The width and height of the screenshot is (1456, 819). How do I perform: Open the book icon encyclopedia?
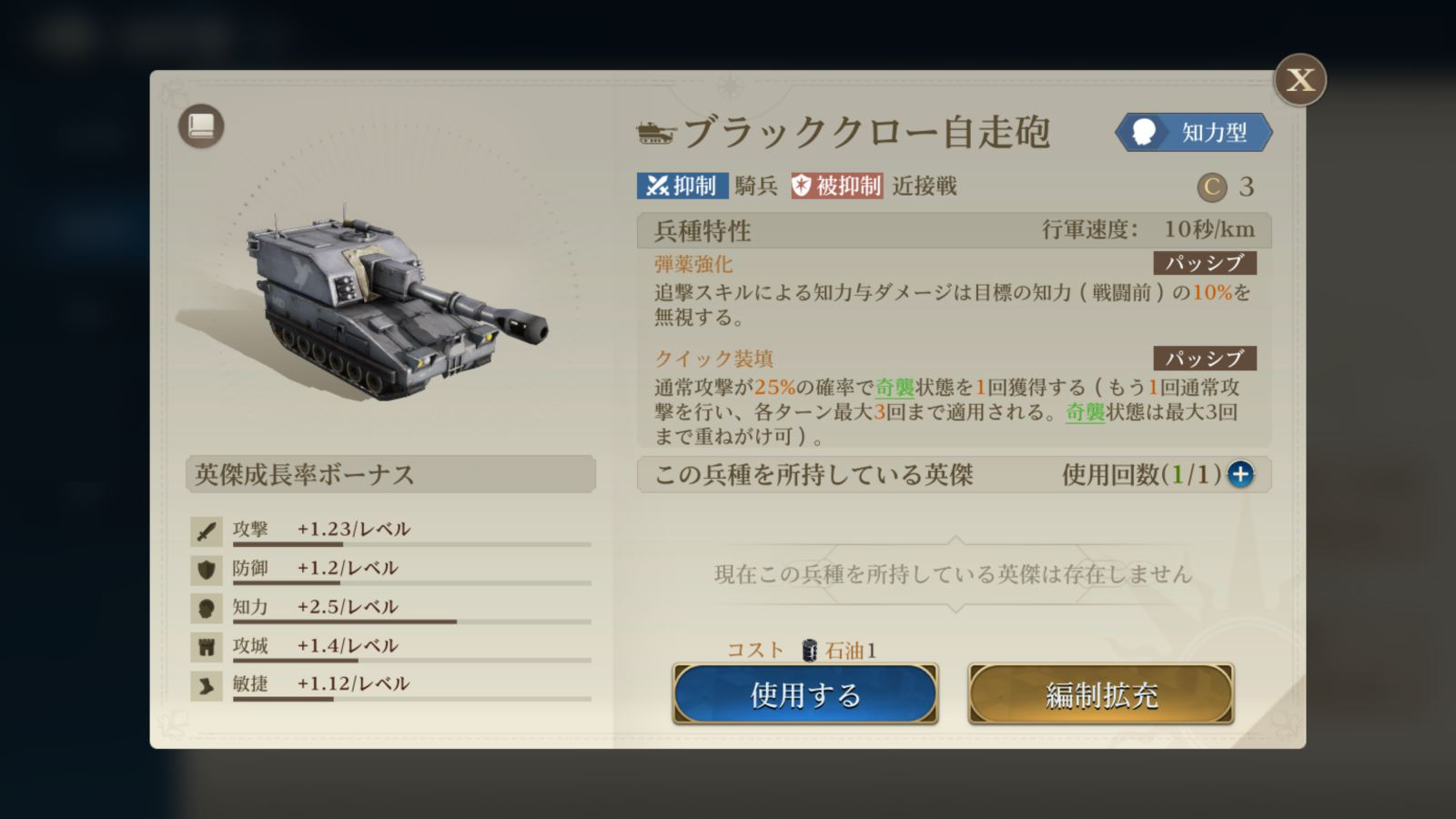click(201, 126)
